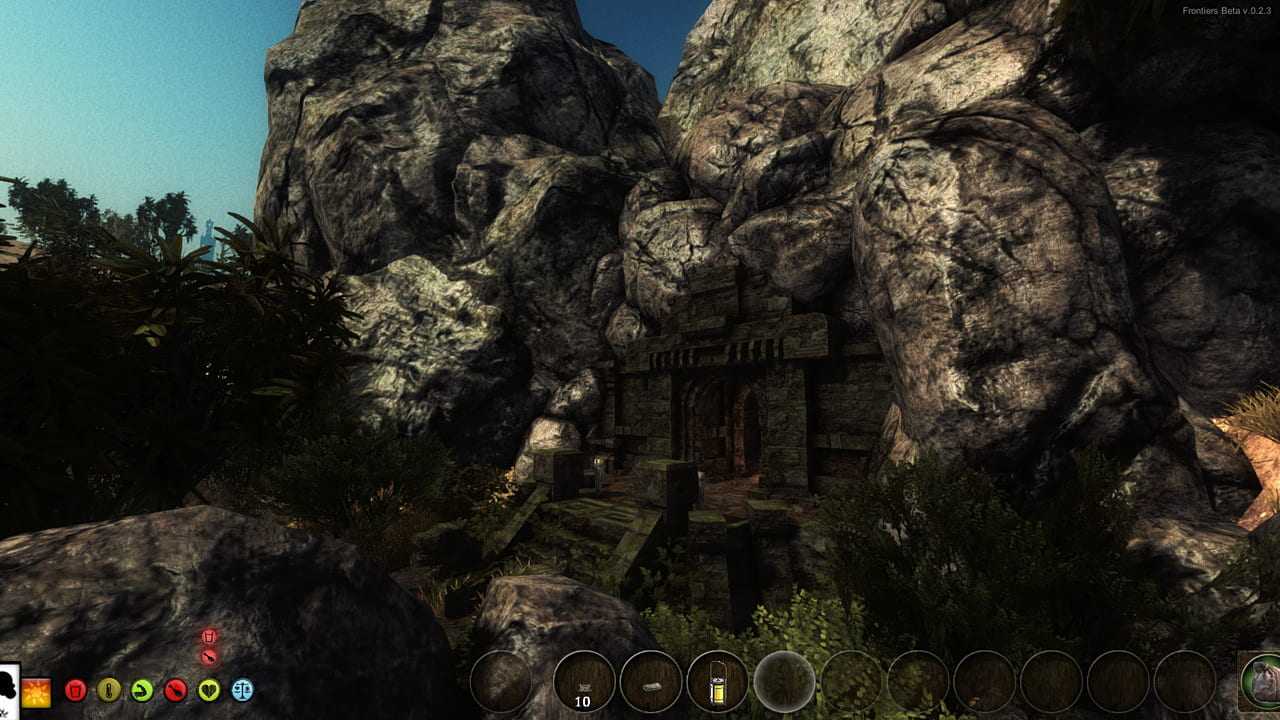Click the yellow-green broken heart icon

tap(208, 690)
